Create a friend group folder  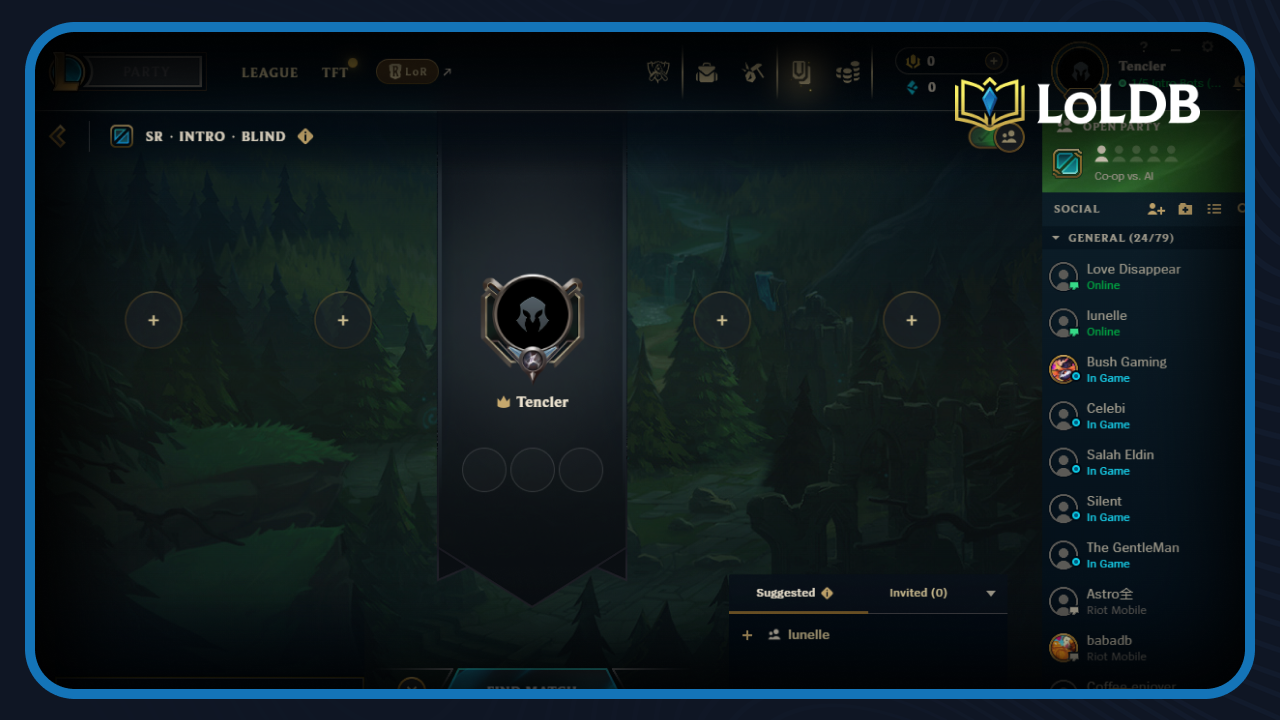coord(1185,209)
